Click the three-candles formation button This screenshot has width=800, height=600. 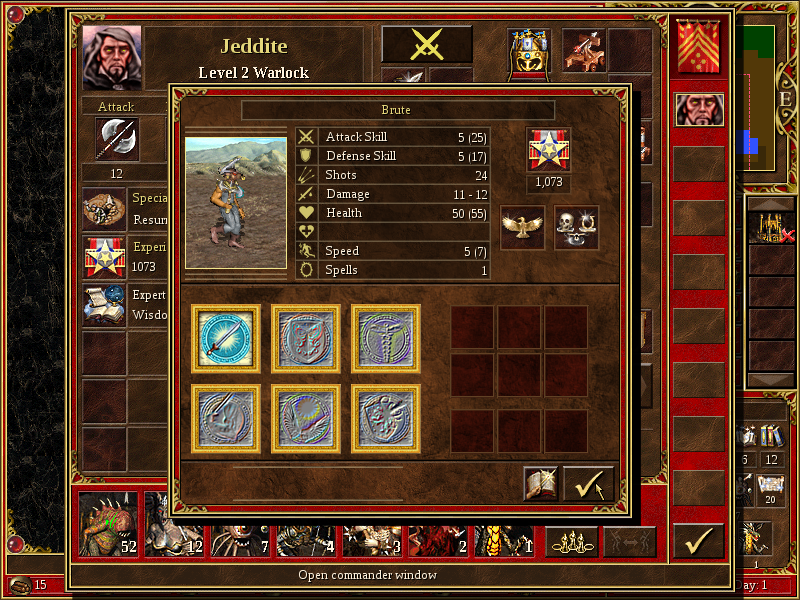(571, 542)
